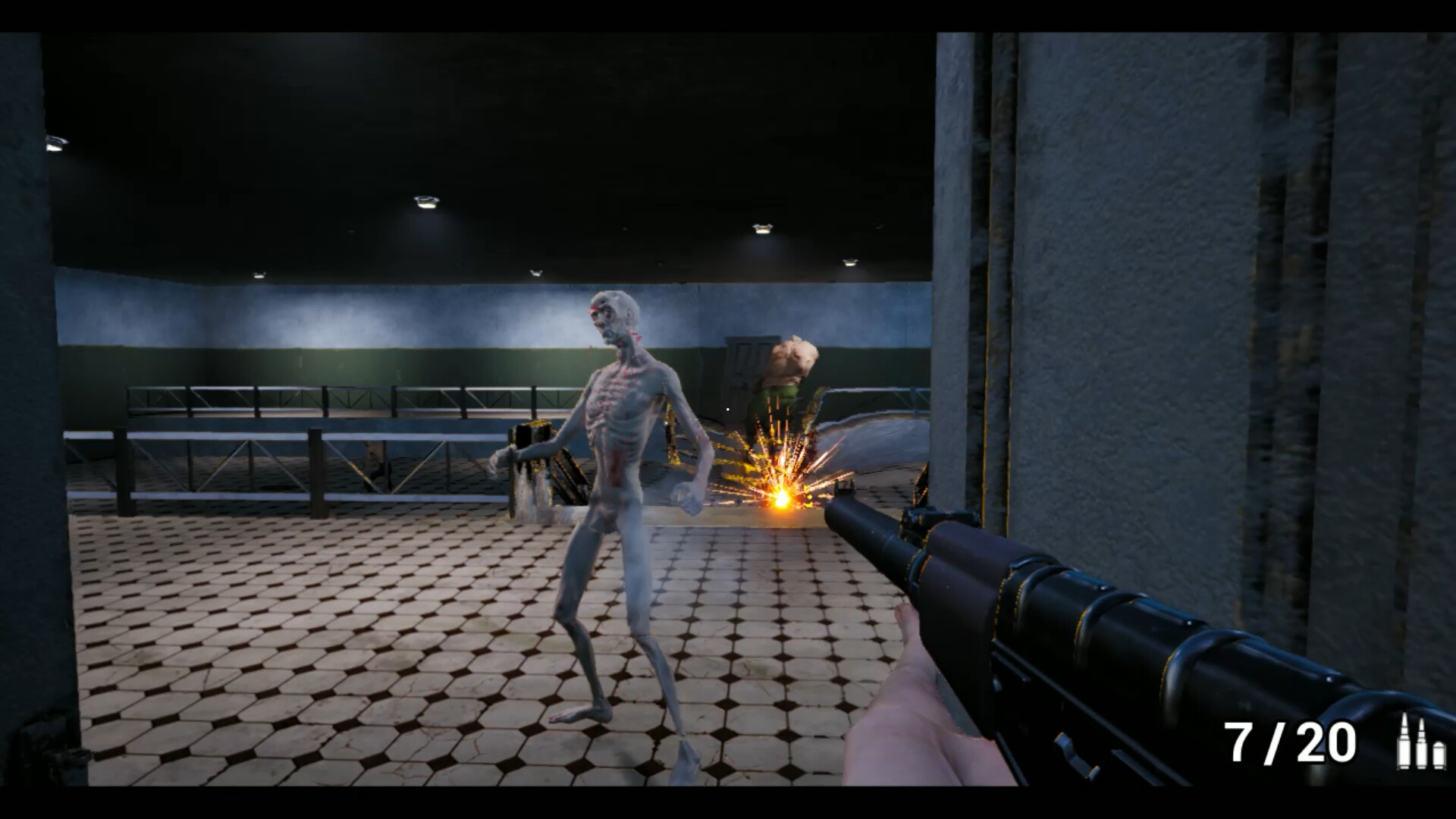Click the 7/20 ammo counter text
This screenshot has height=819, width=1456.
pos(1288,742)
